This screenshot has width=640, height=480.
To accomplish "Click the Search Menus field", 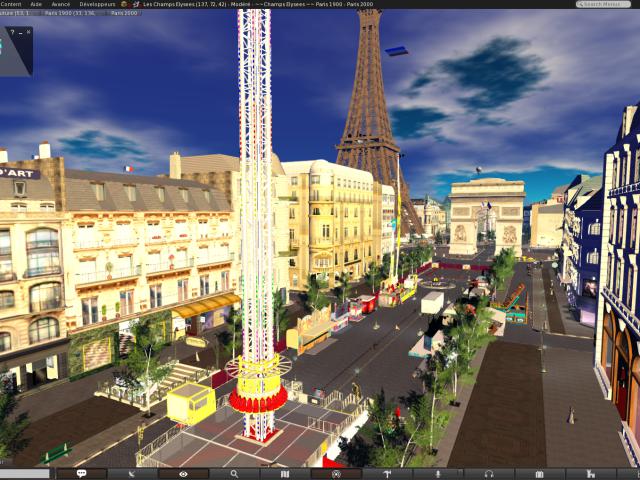I will tap(608, 4).
